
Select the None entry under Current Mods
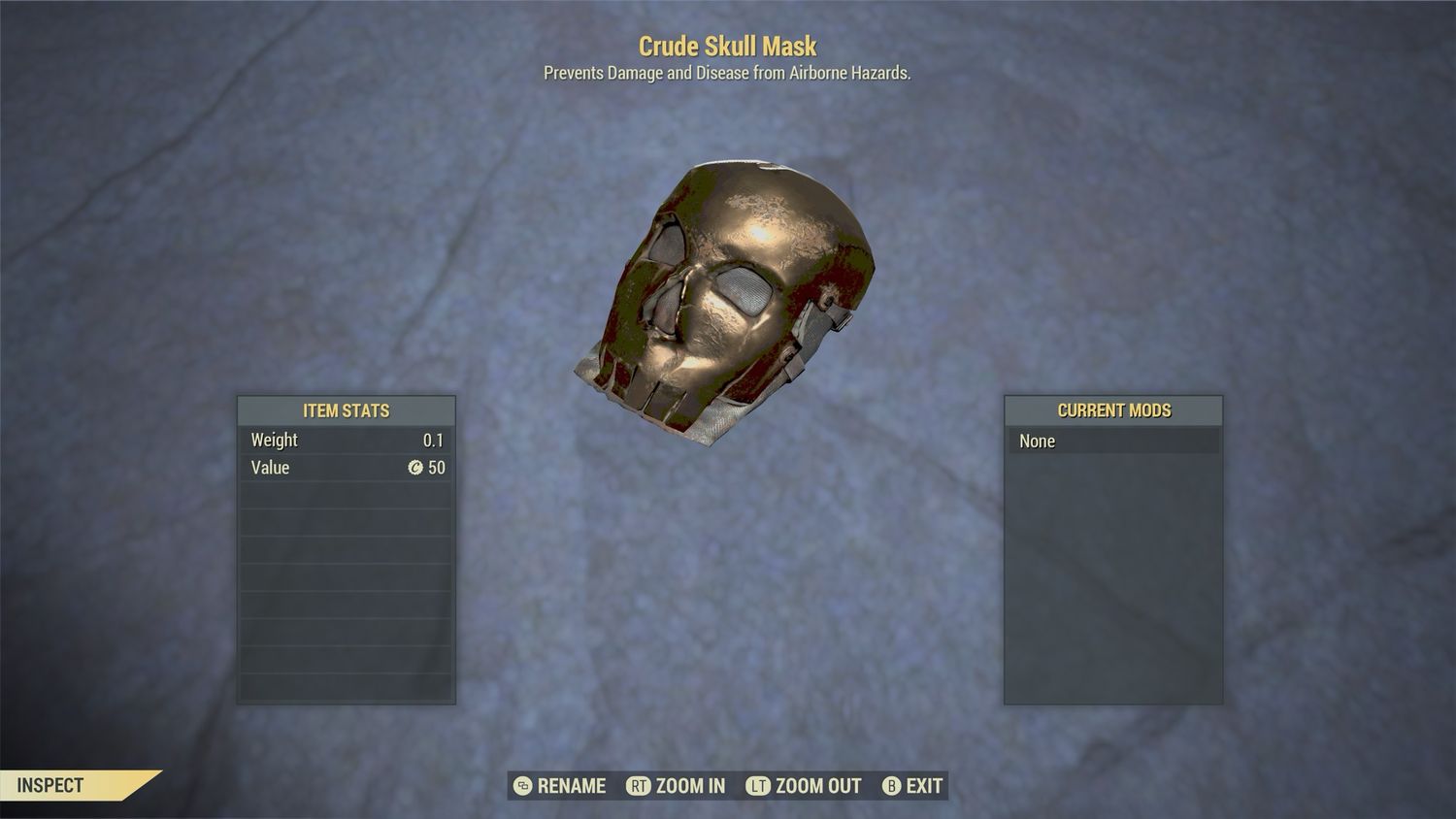(1112, 442)
